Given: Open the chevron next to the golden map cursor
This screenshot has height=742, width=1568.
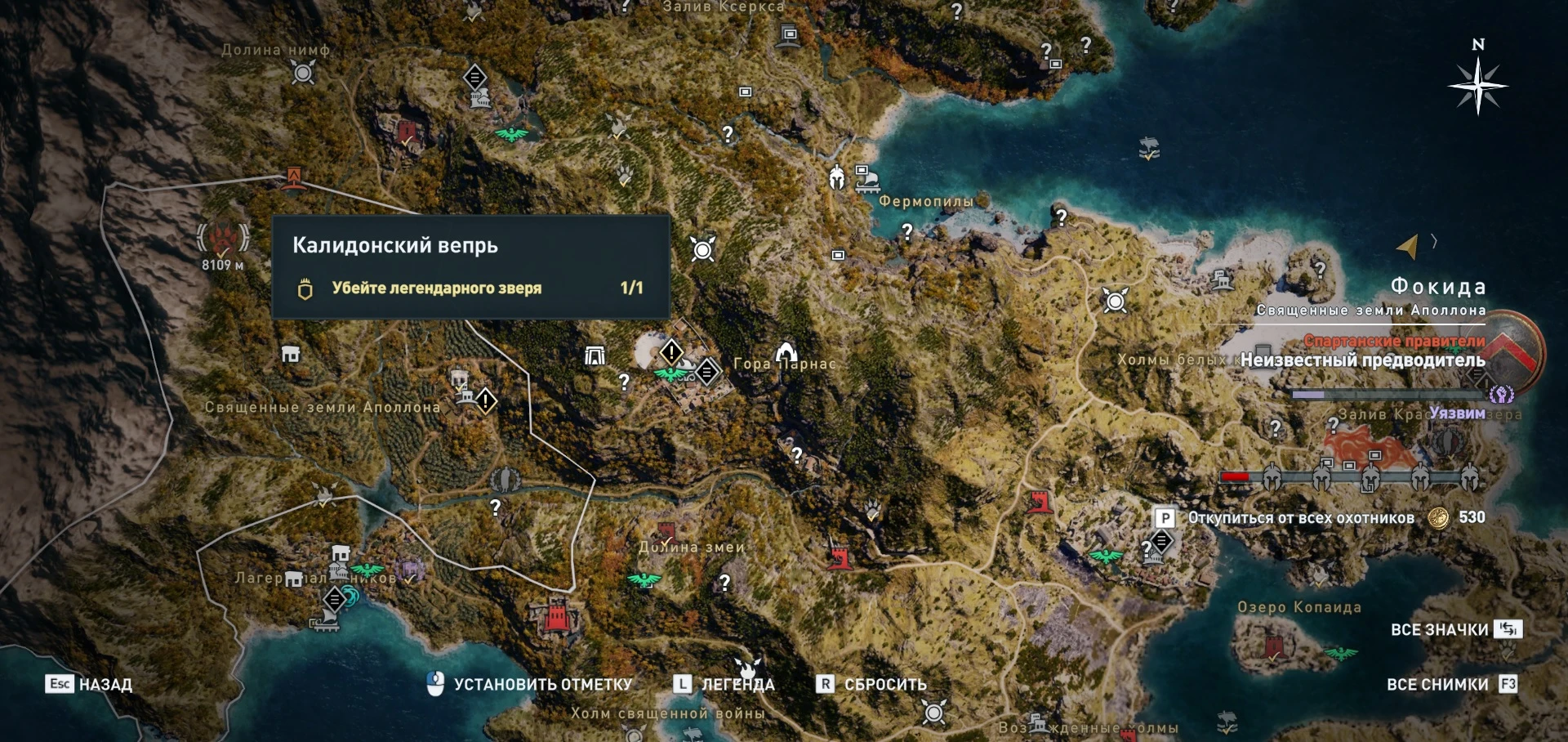Looking at the screenshot, I should [1435, 240].
